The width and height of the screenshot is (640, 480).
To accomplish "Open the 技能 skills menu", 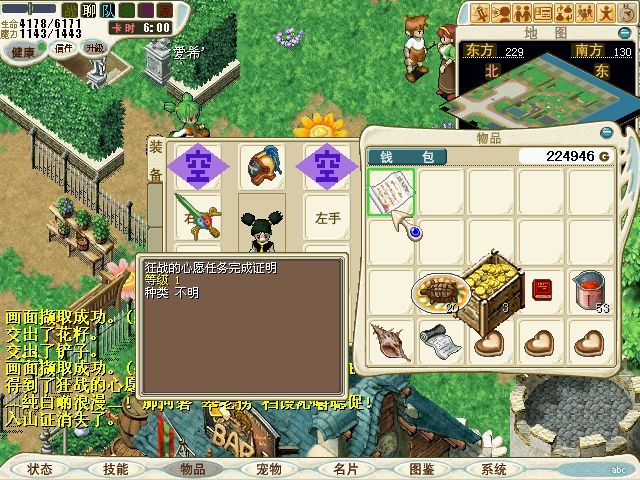I will pos(115,468).
